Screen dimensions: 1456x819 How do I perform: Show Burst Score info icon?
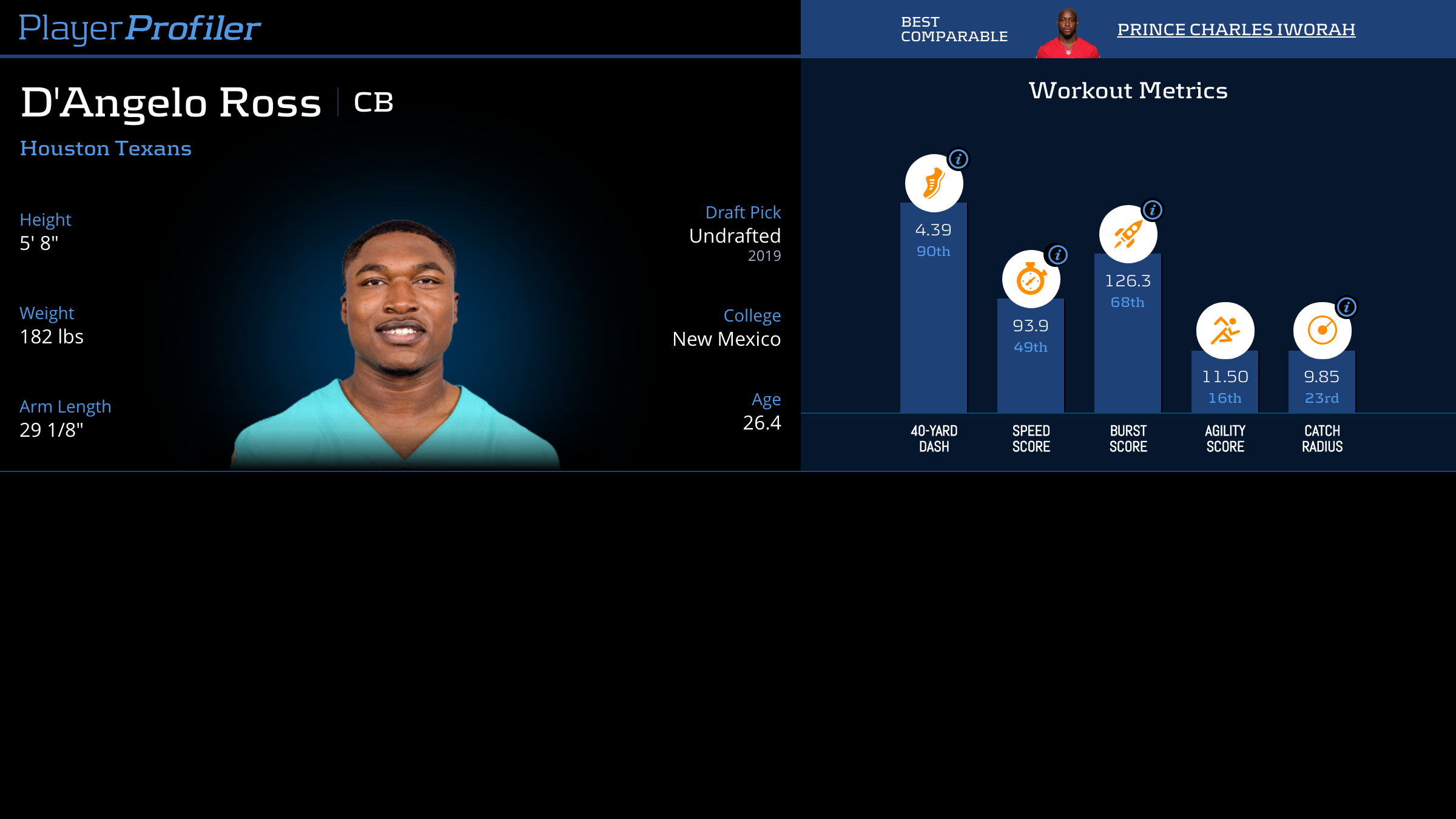(x=1153, y=210)
